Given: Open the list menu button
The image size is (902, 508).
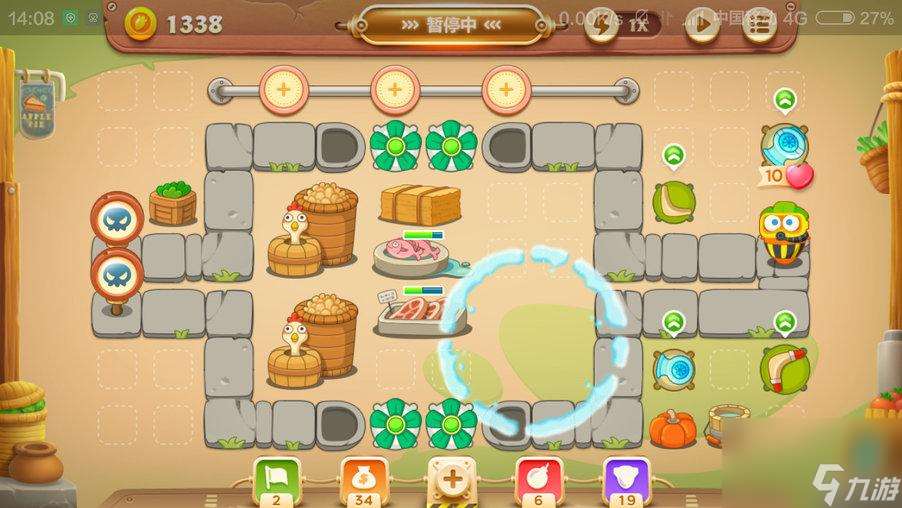Looking at the screenshot, I should coord(761,26).
